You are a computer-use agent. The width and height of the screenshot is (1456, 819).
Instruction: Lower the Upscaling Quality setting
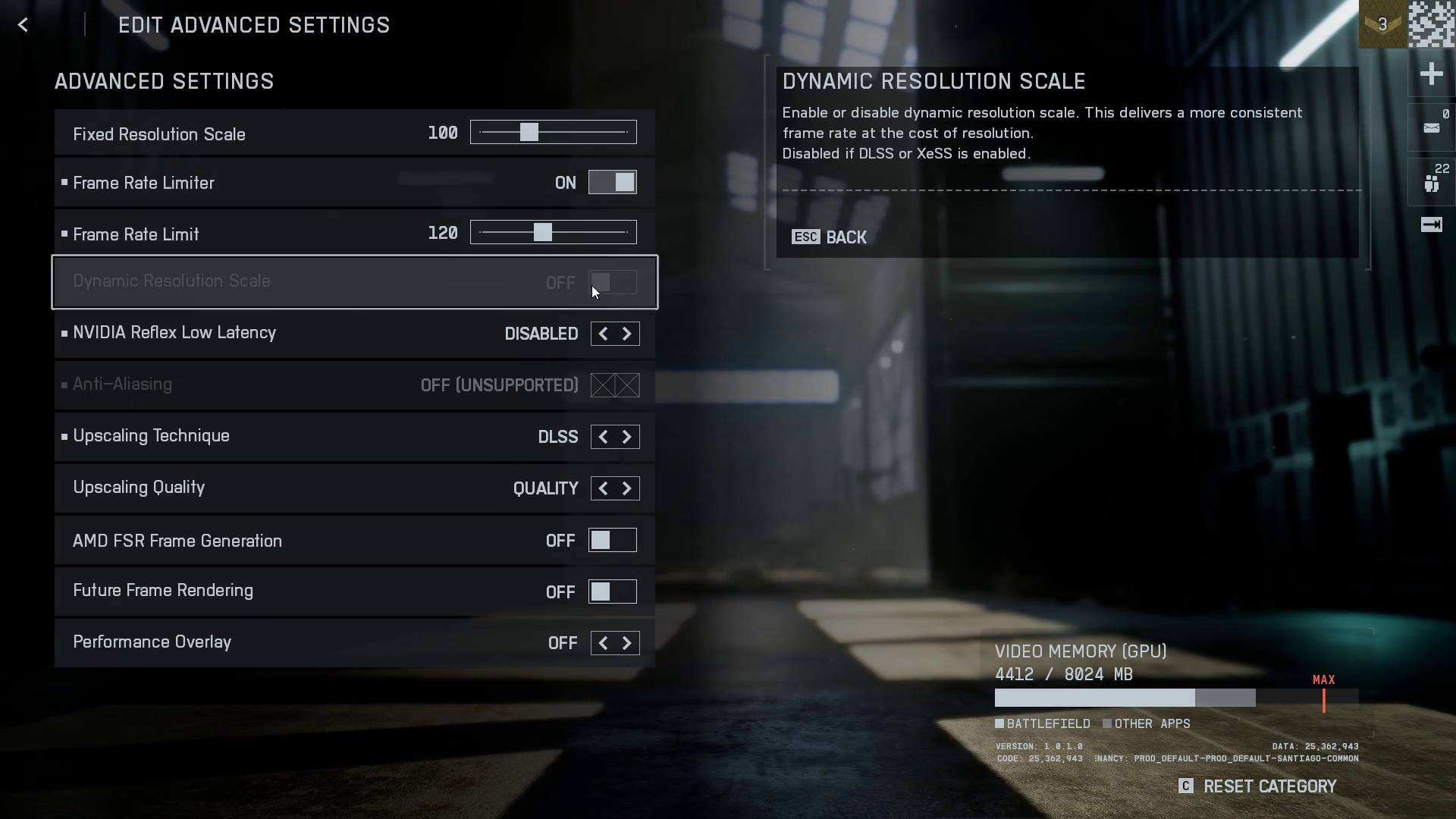[603, 489]
